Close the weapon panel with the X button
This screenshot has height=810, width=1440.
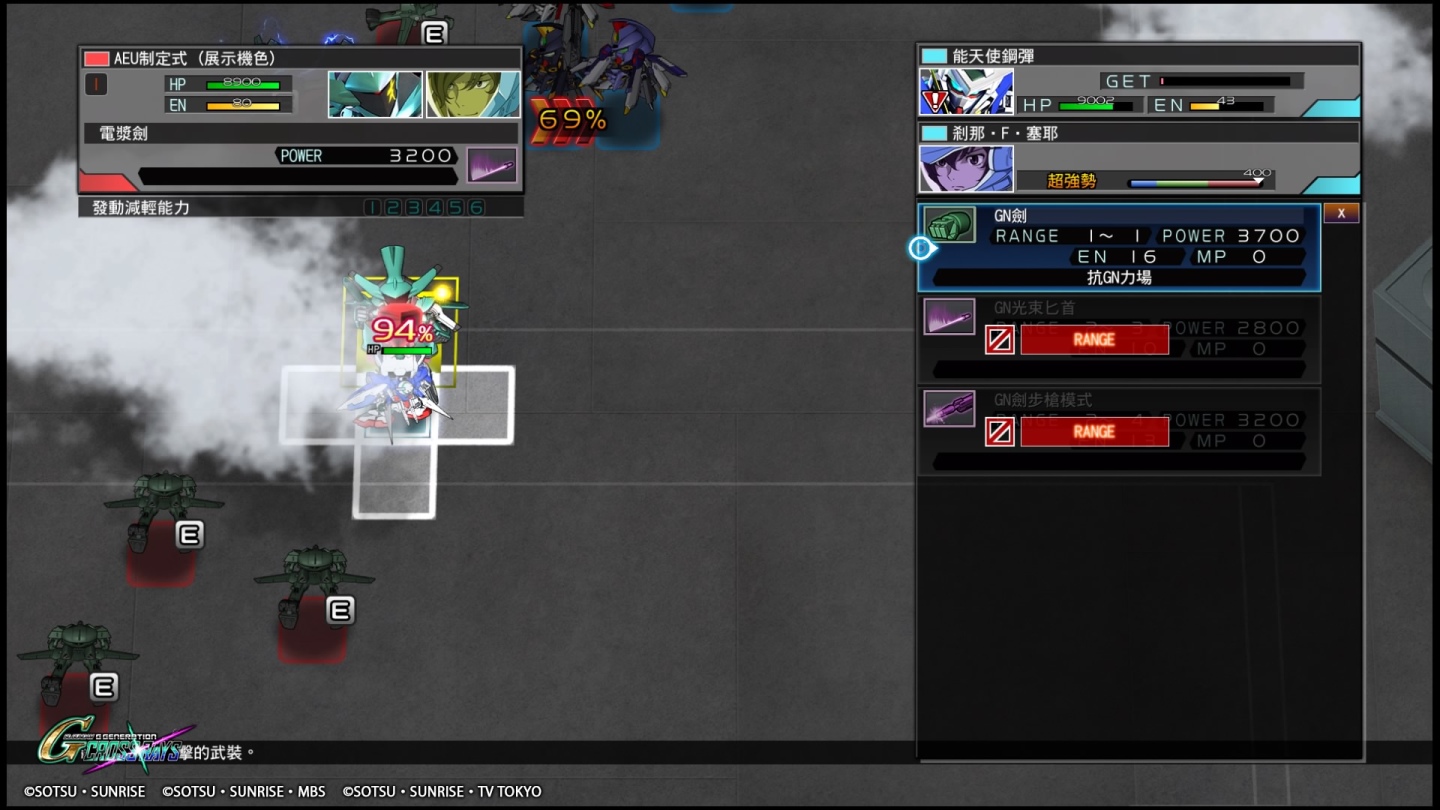(1341, 212)
